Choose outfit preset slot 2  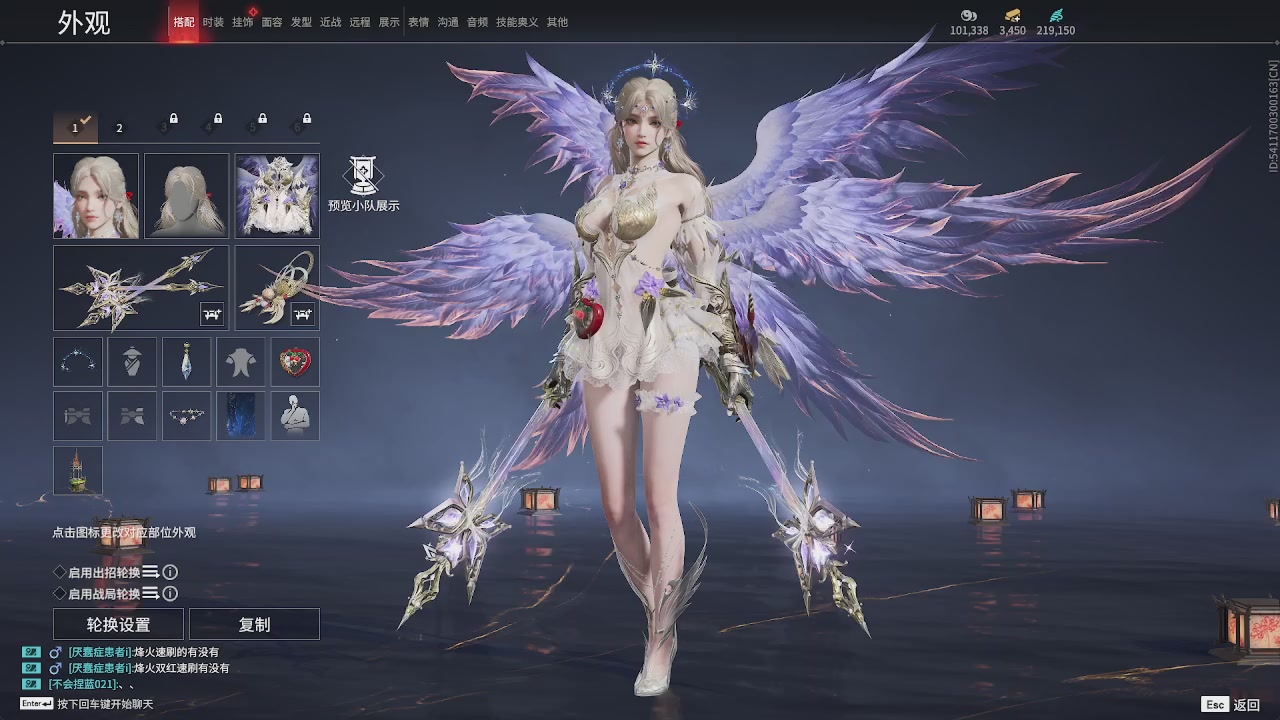119,128
